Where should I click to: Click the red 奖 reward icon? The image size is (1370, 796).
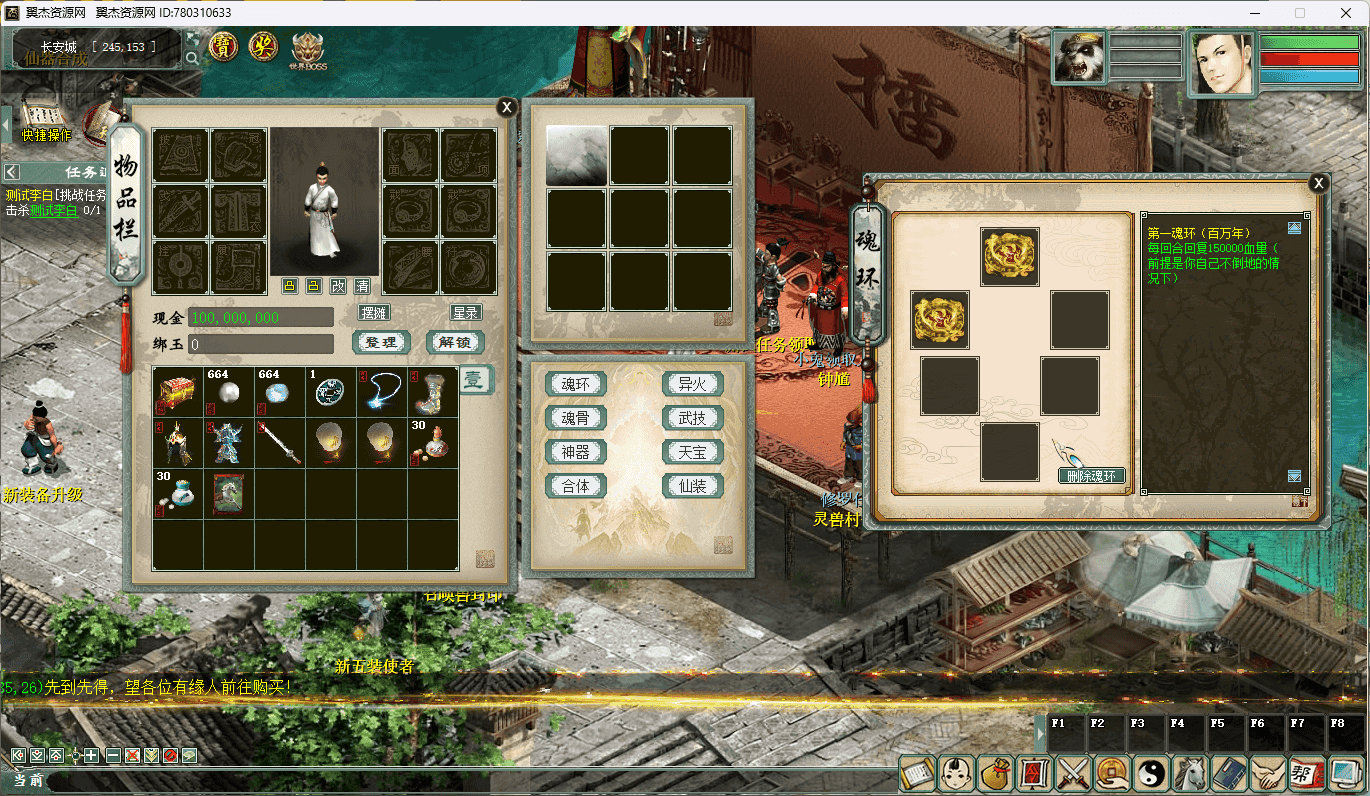click(x=263, y=46)
